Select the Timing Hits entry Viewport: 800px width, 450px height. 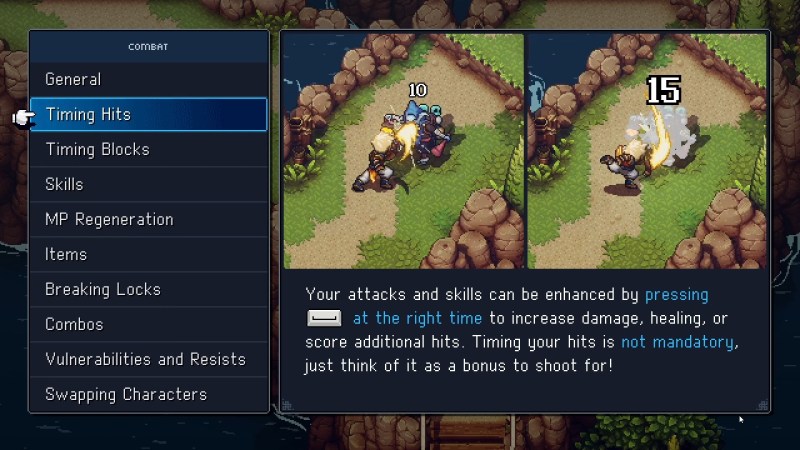pyautogui.click(x=148, y=115)
